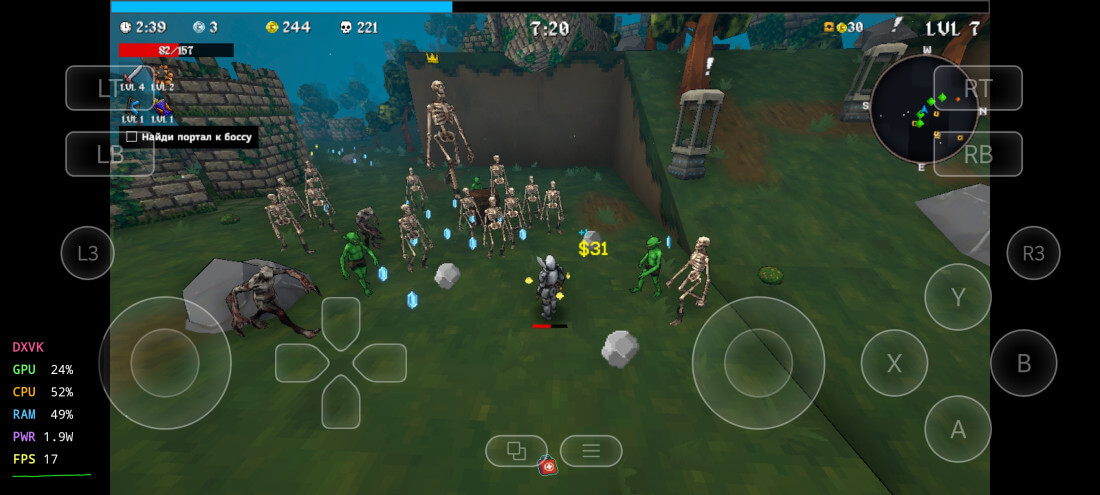The image size is (1100, 495).
Task: Open the circular minimap
Action: click(923, 110)
